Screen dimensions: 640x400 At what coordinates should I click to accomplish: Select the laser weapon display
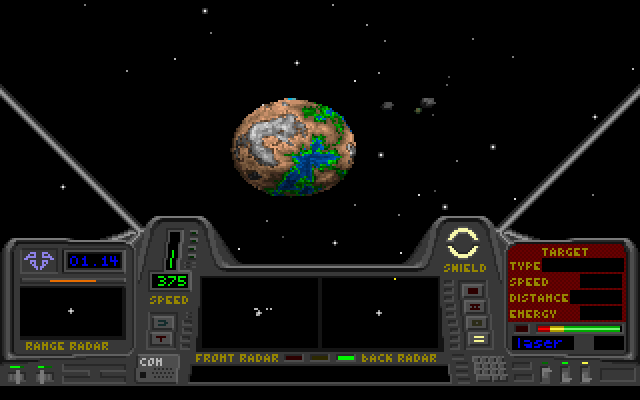[552, 343]
